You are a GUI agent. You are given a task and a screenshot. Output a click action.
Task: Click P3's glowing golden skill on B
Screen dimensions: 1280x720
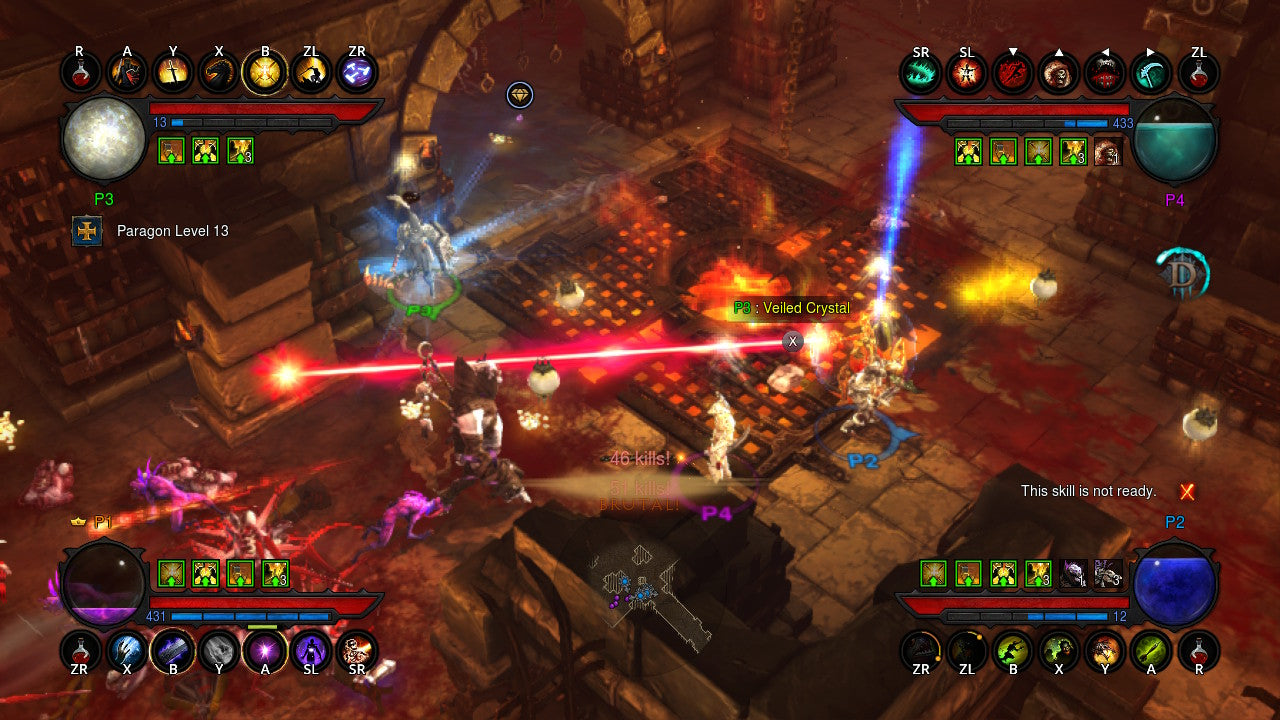click(264, 72)
